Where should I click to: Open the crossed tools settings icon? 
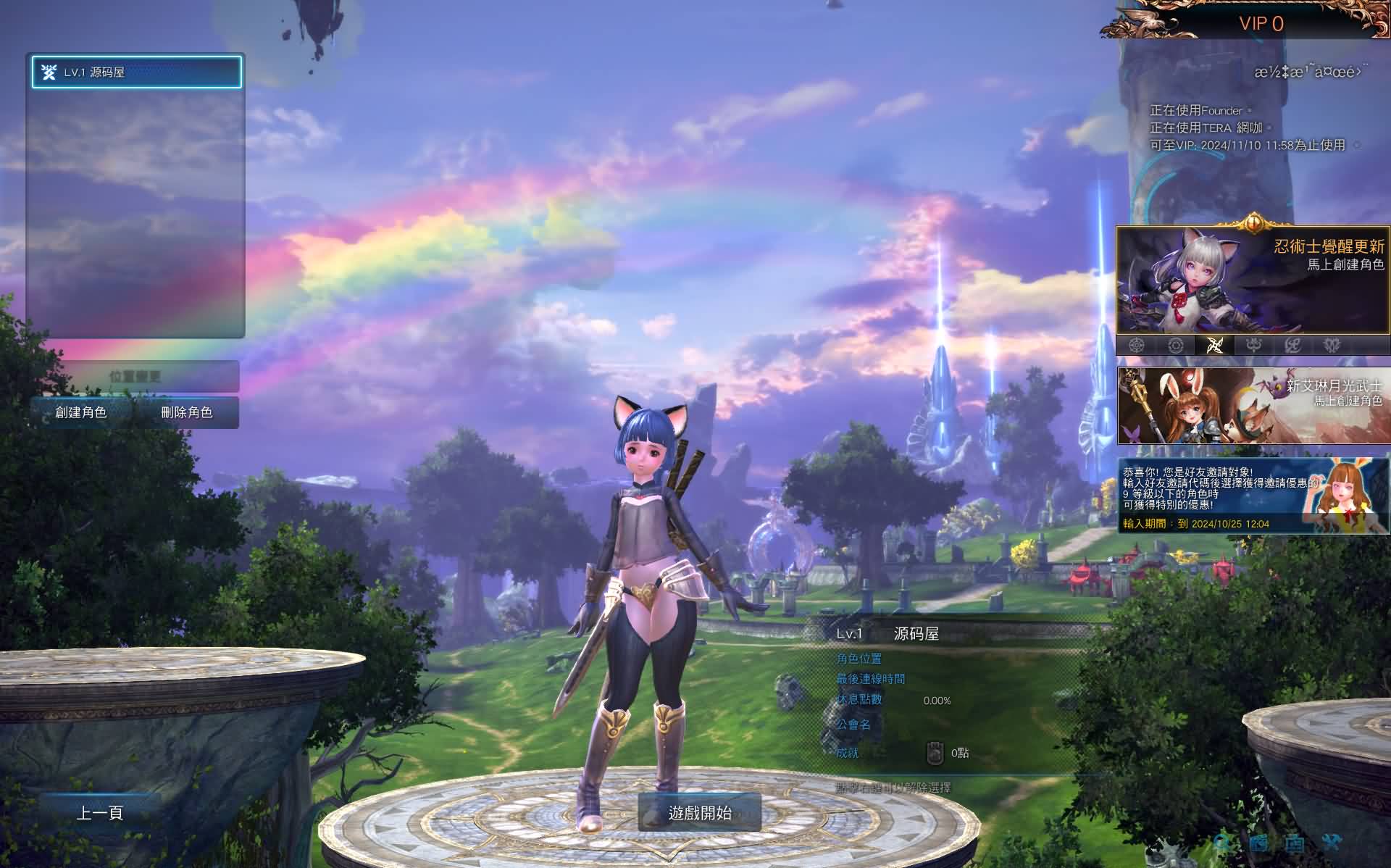pos(1332,843)
